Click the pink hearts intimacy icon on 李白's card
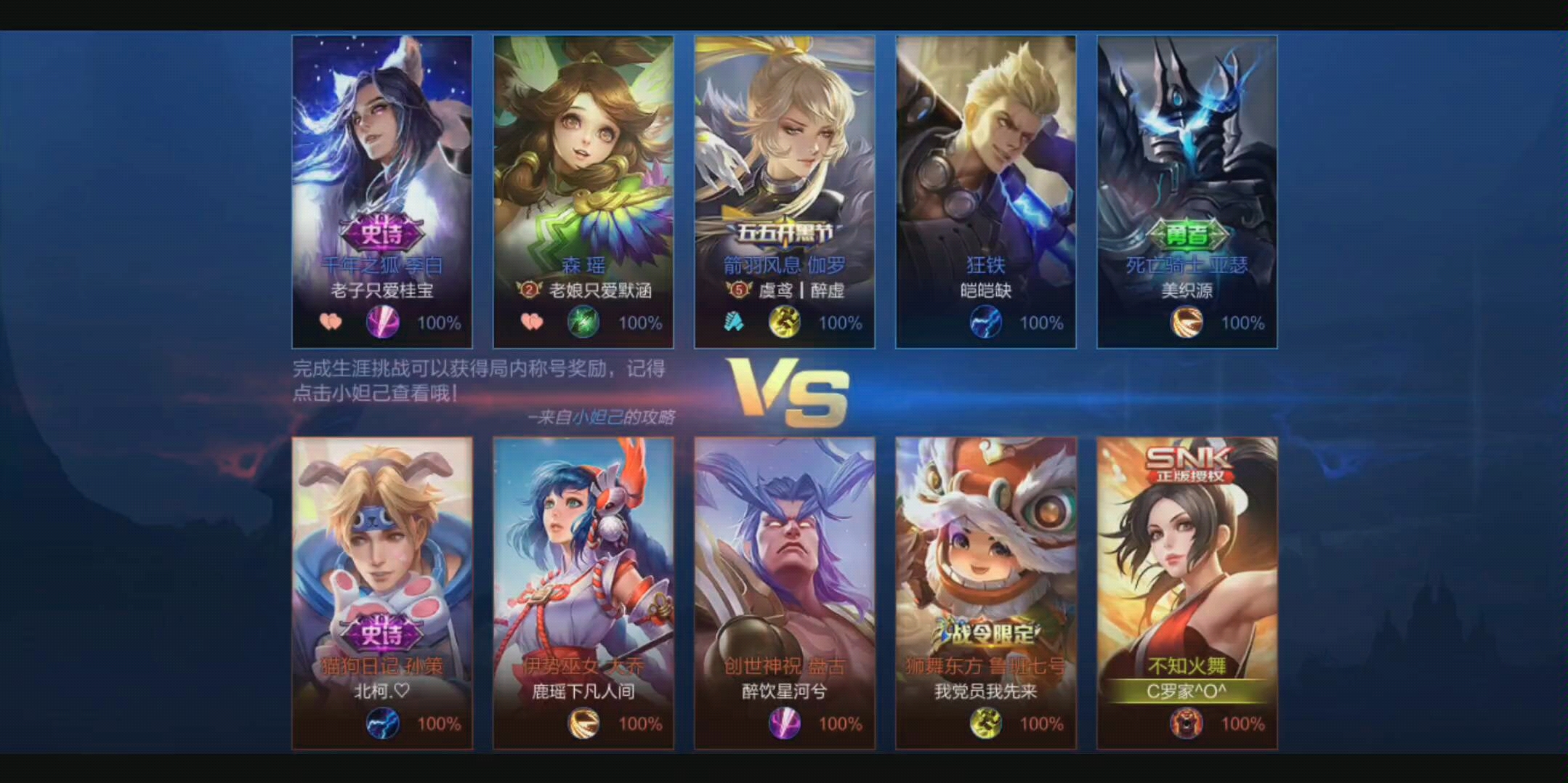Image resolution: width=1568 pixels, height=783 pixels. (331, 322)
